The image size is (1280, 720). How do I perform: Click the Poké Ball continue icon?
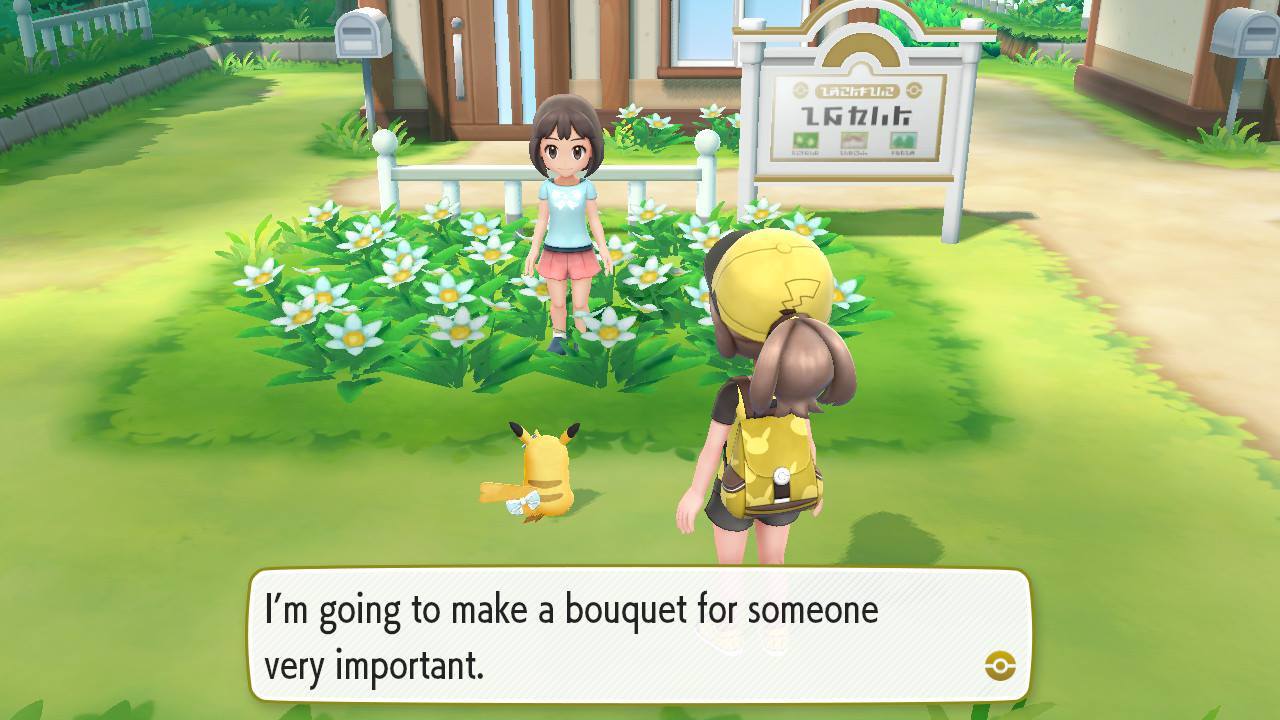pos(1000,665)
